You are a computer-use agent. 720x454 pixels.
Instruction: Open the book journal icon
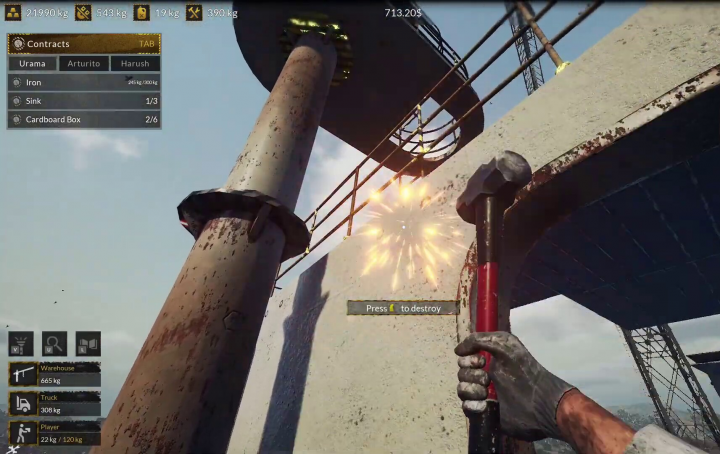[x=88, y=344]
